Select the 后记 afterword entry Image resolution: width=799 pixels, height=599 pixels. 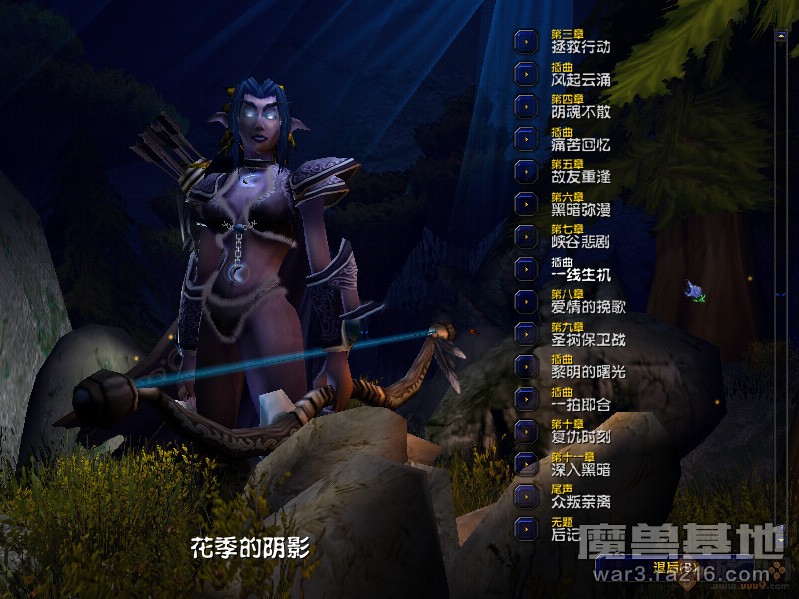526,528
